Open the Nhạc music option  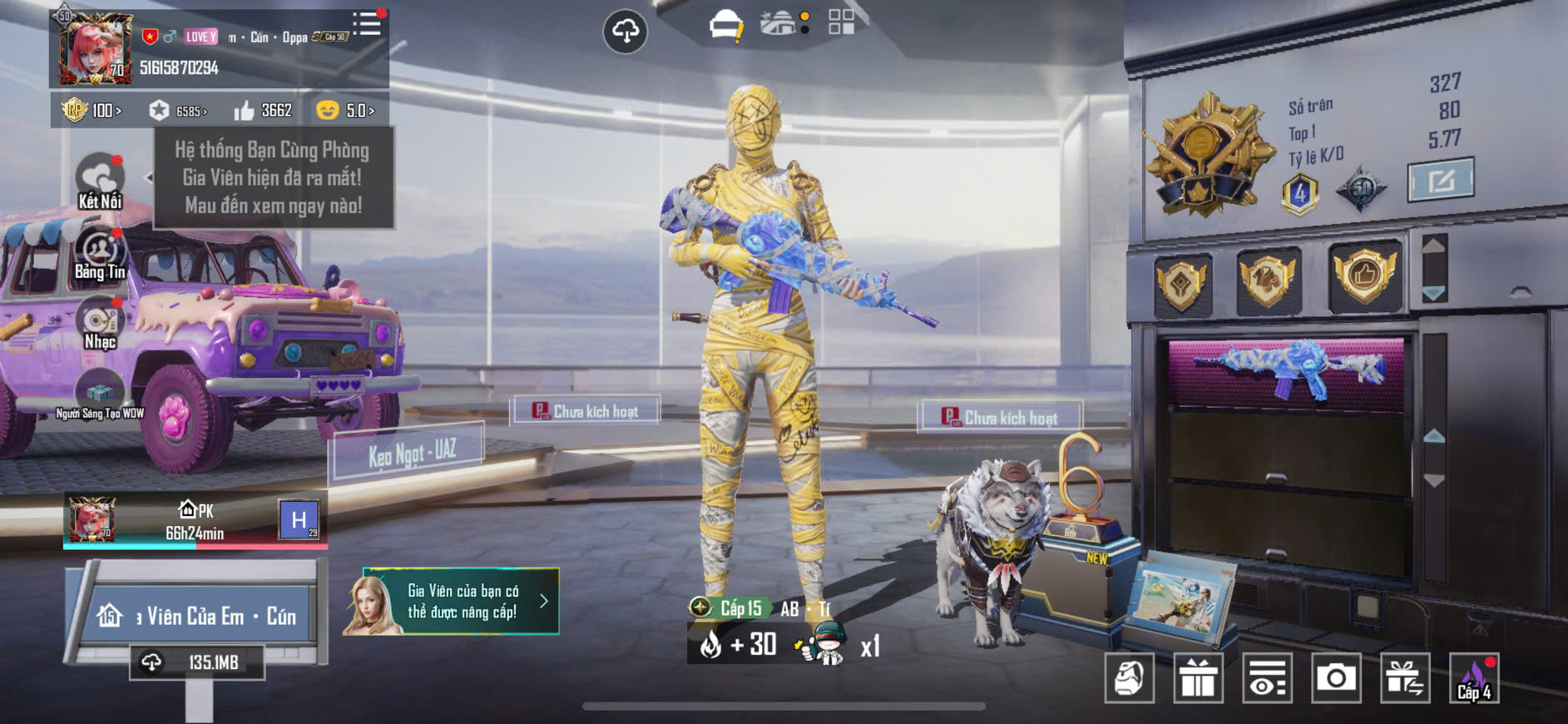tap(100, 325)
